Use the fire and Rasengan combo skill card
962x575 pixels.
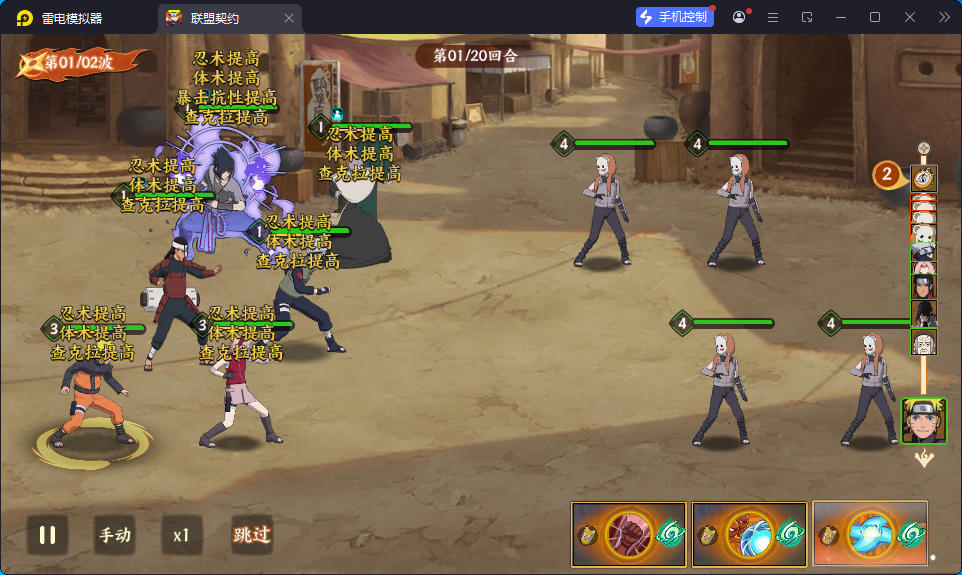pos(748,533)
